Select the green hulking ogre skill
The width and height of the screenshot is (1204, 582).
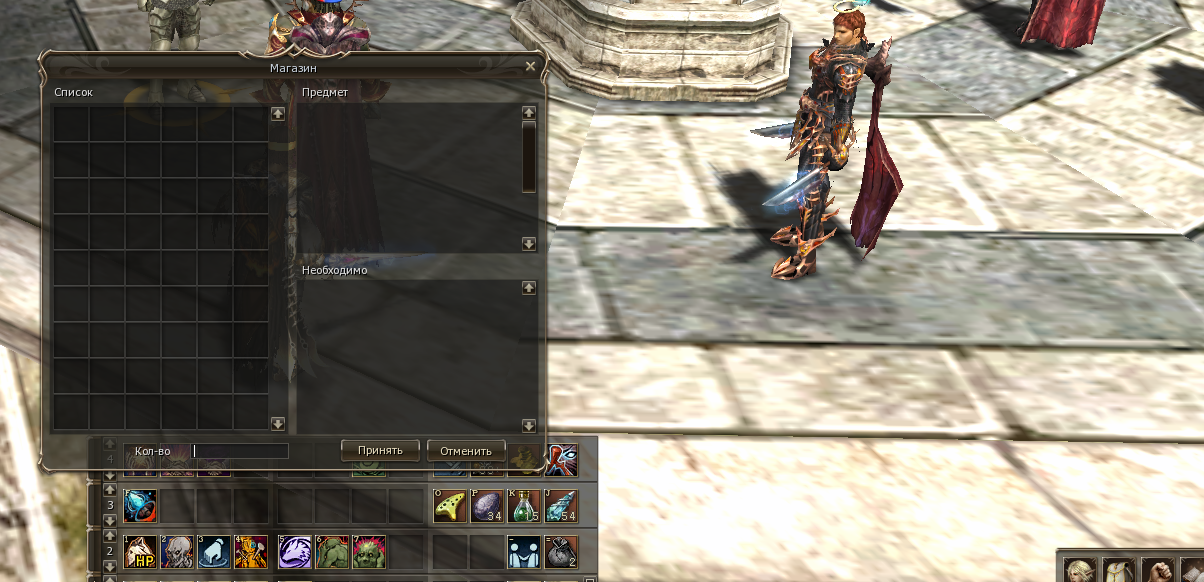click(x=332, y=551)
